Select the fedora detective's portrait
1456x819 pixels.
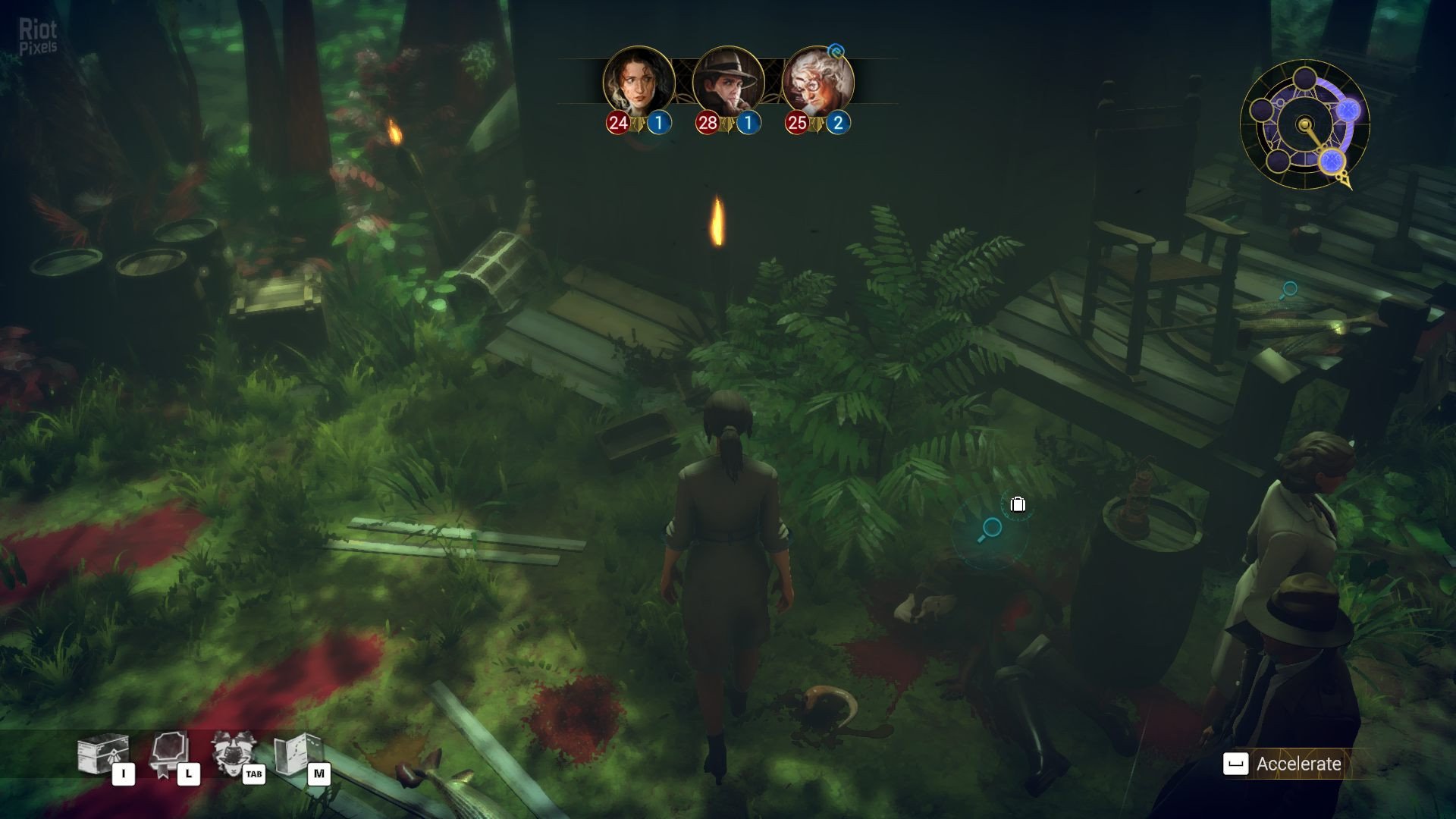pos(728,81)
